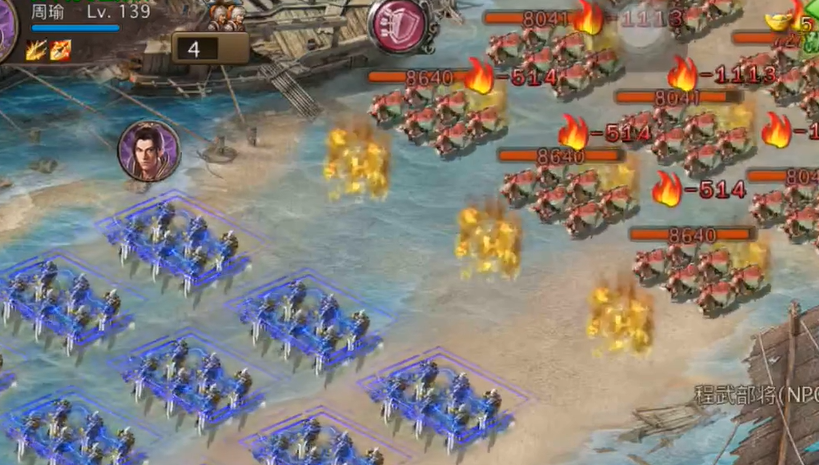Select Zhou Yu's round general portrait
Viewport: 819px width, 465px height.
[149, 151]
